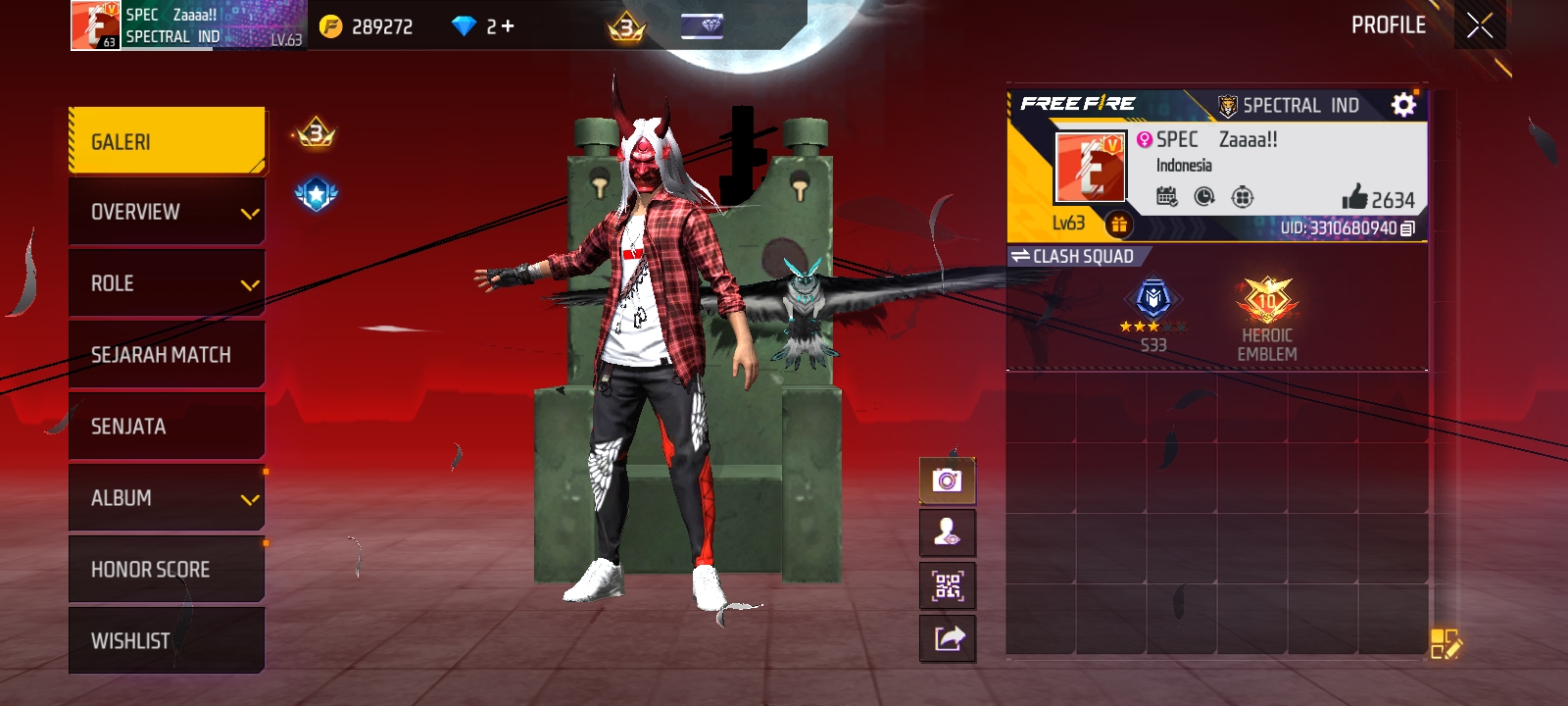The height and width of the screenshot is (706, 1568).
Task: Open profile settings gear icon
Action: click(1403, 105)
